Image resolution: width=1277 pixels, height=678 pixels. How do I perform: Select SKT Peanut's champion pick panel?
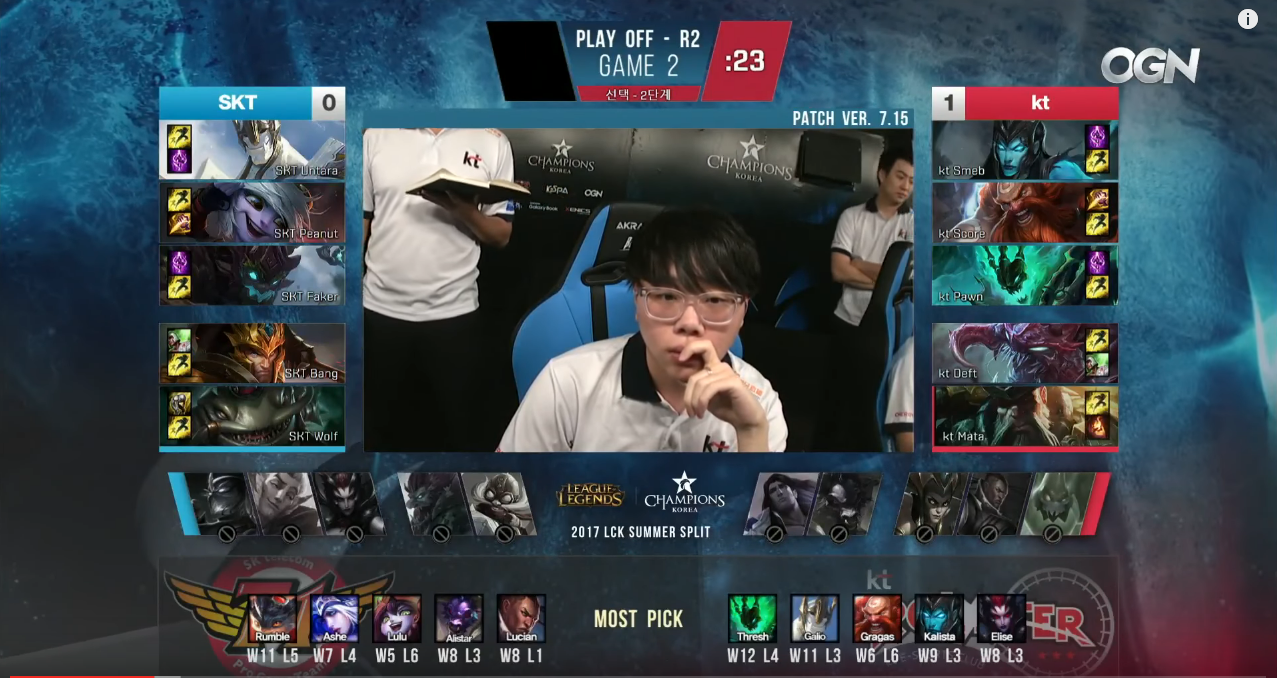coord(252,212)
